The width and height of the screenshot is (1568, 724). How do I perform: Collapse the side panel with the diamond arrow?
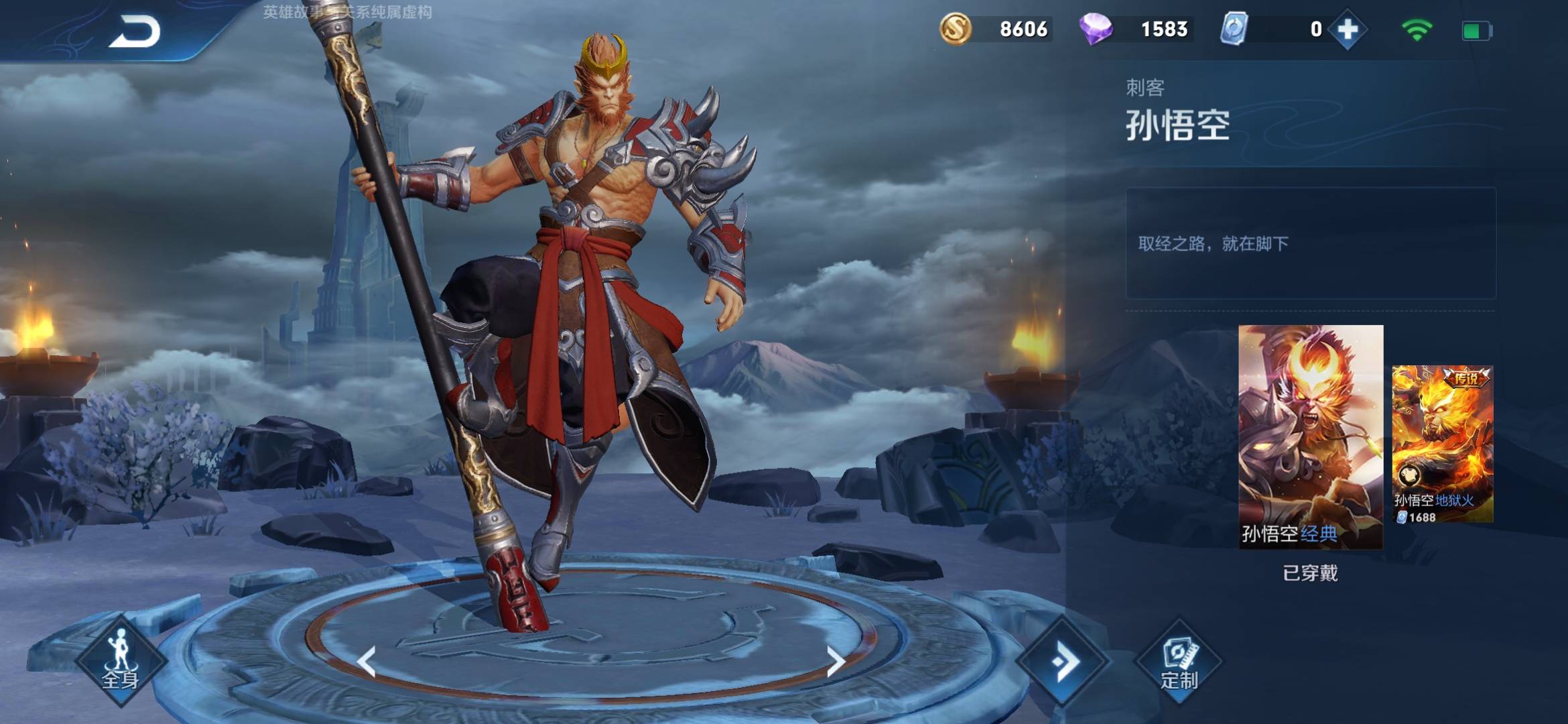coord(1062,662)
